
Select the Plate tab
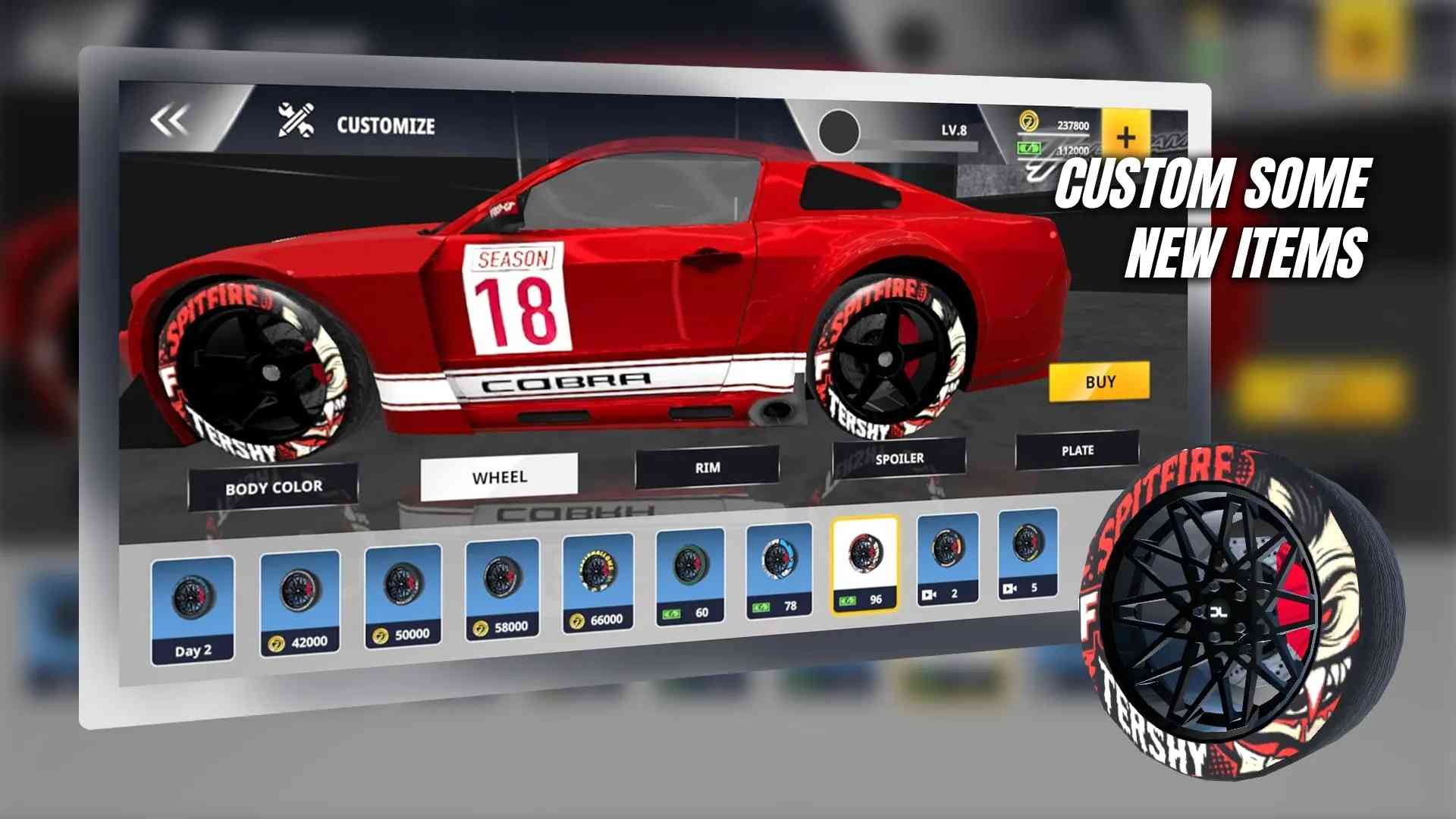coord(1077,450)
